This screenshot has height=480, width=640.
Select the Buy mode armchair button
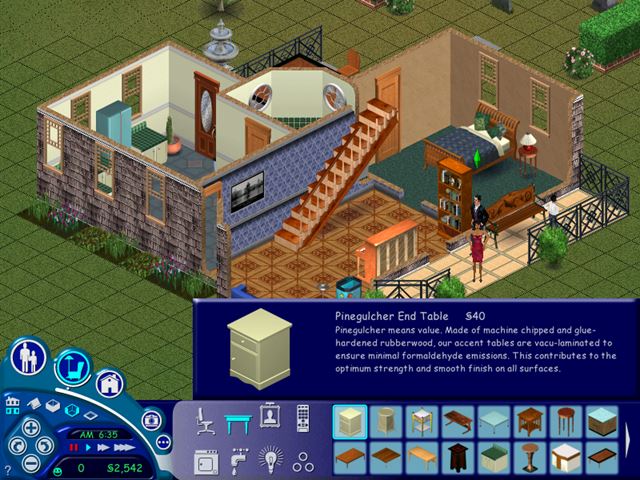click(x=72, y=369)
